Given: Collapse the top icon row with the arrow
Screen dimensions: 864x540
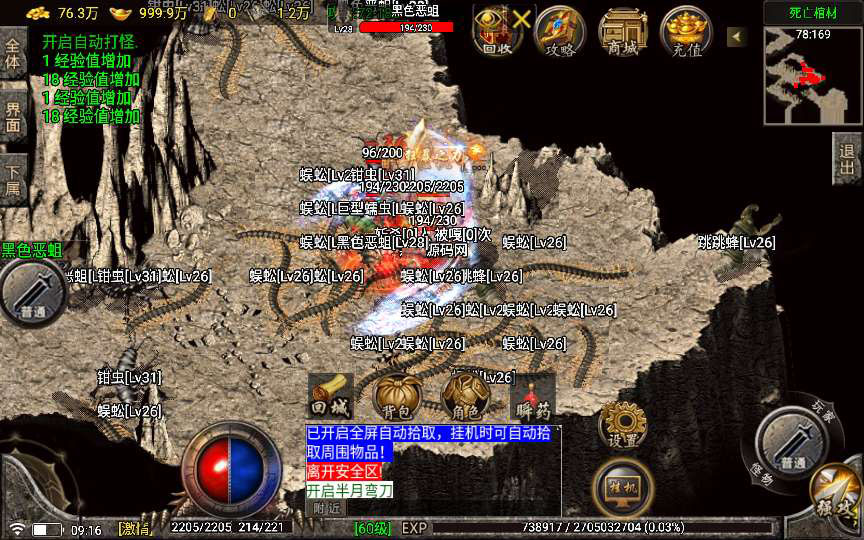Looking at the screenshot, I should coord(737,37).
